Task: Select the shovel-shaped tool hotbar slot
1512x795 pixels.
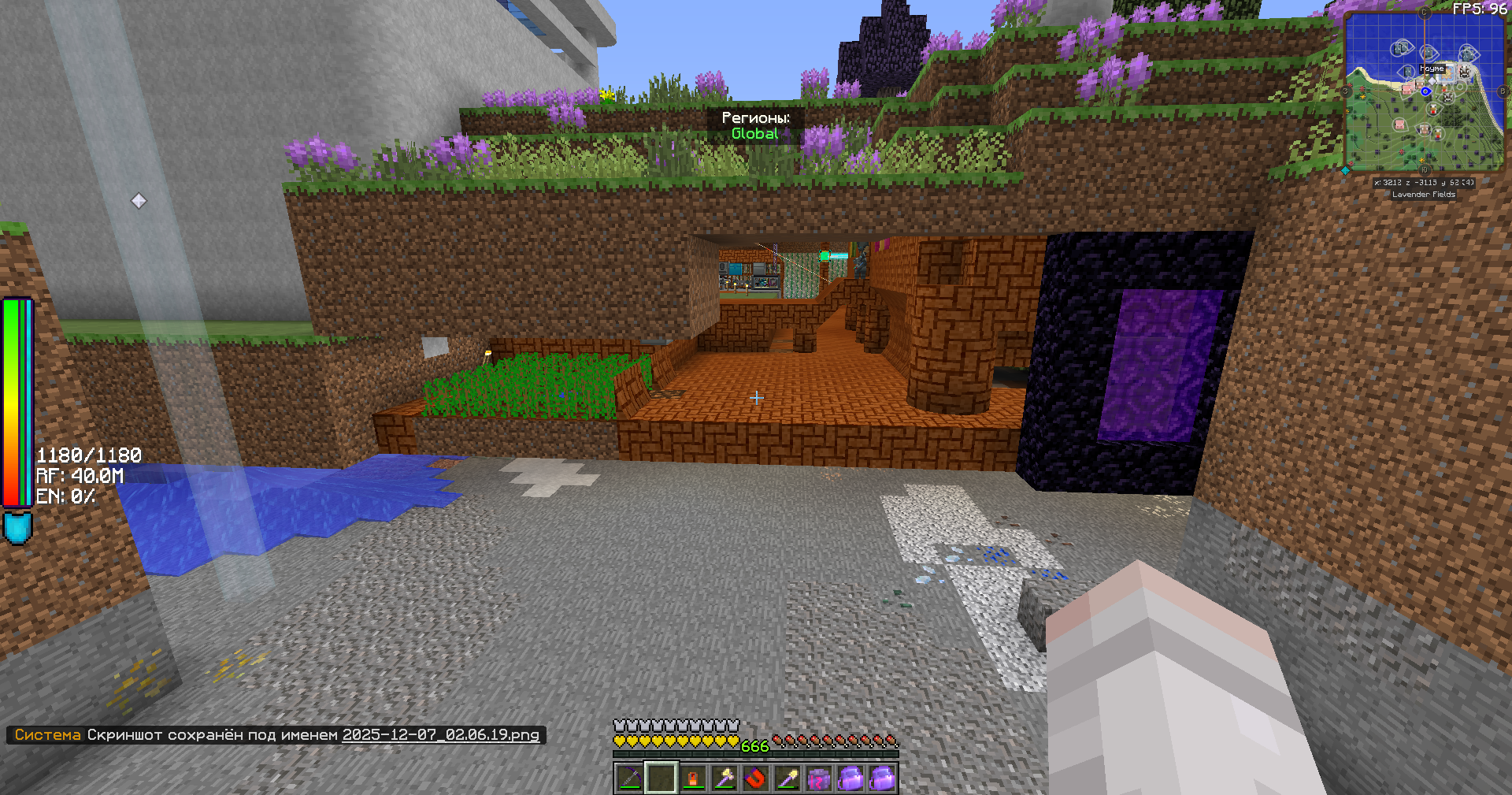Action: pos(787,778)
